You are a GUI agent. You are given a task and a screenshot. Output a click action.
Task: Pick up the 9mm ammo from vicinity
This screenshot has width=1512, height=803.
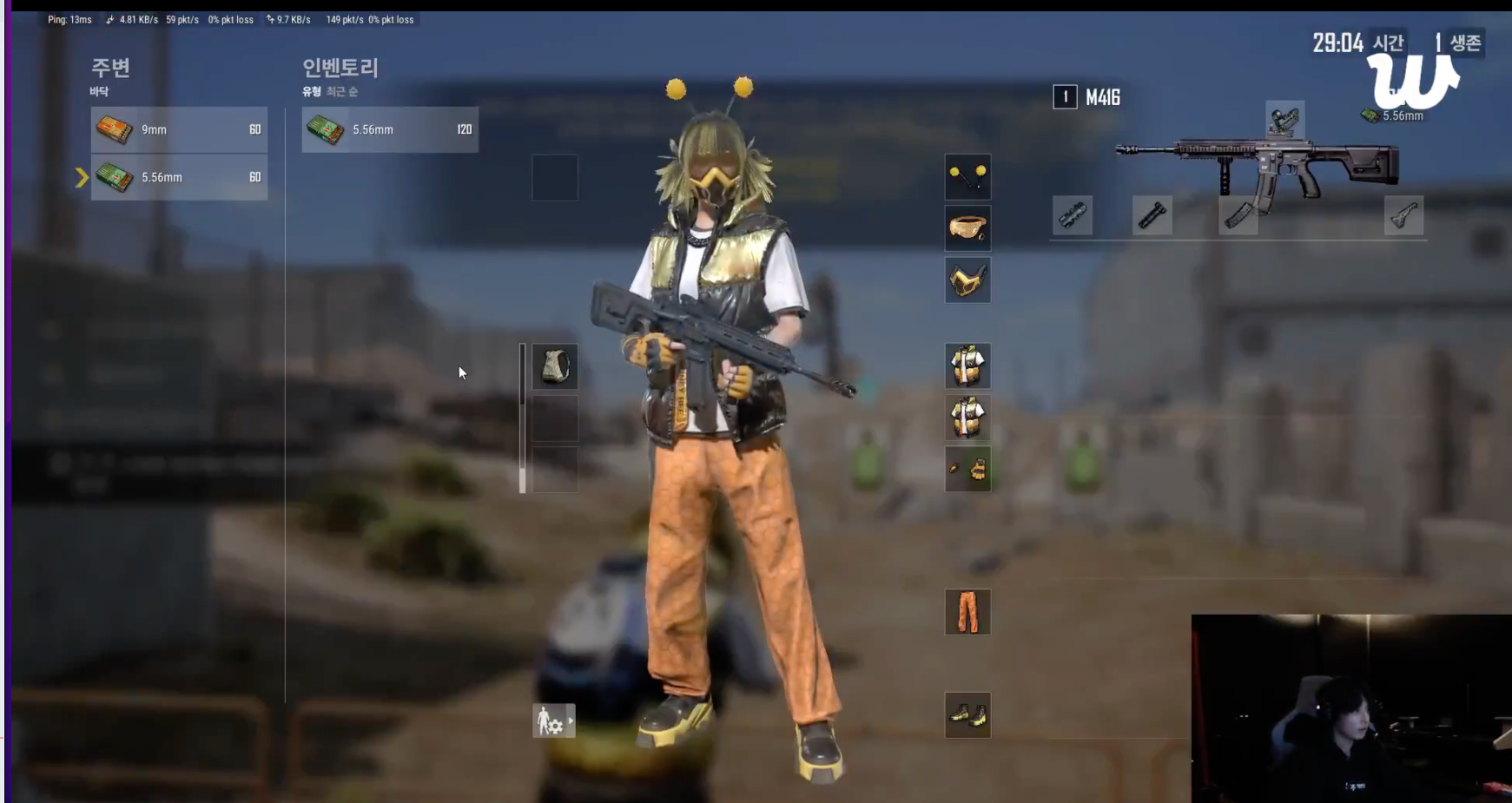pyautogui.click(x=179, y=129)
